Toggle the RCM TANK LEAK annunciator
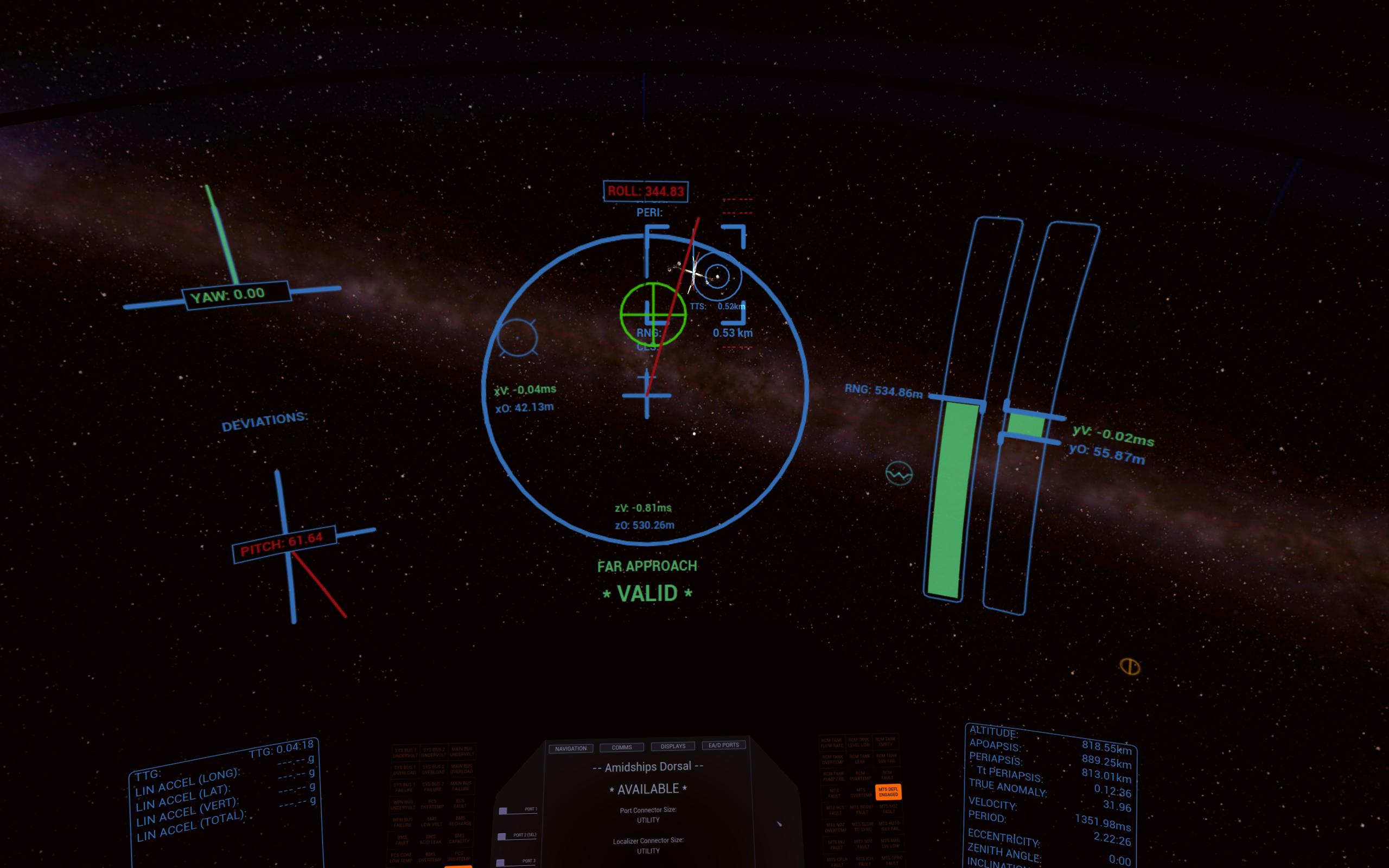 (x=861, y=760)
